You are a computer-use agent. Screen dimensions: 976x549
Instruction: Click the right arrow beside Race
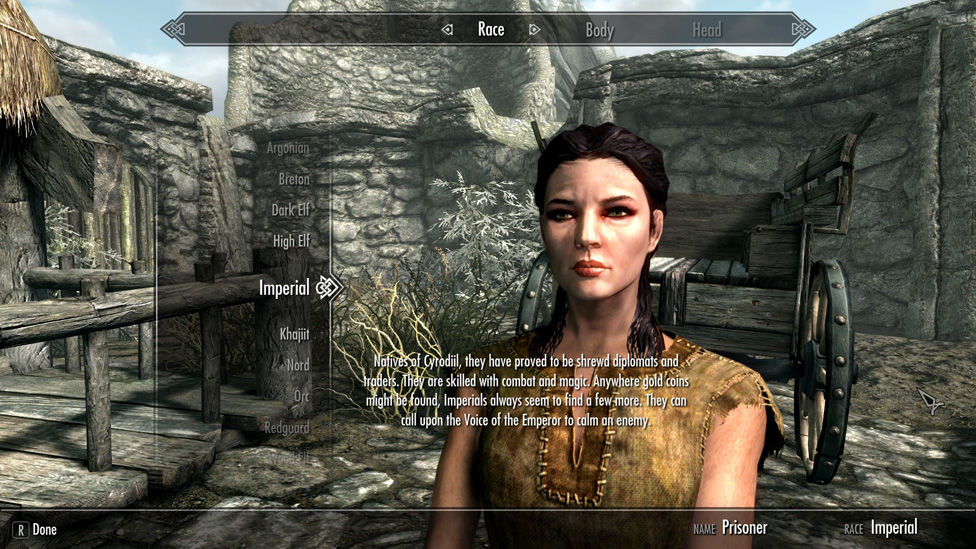pos(535,30)
